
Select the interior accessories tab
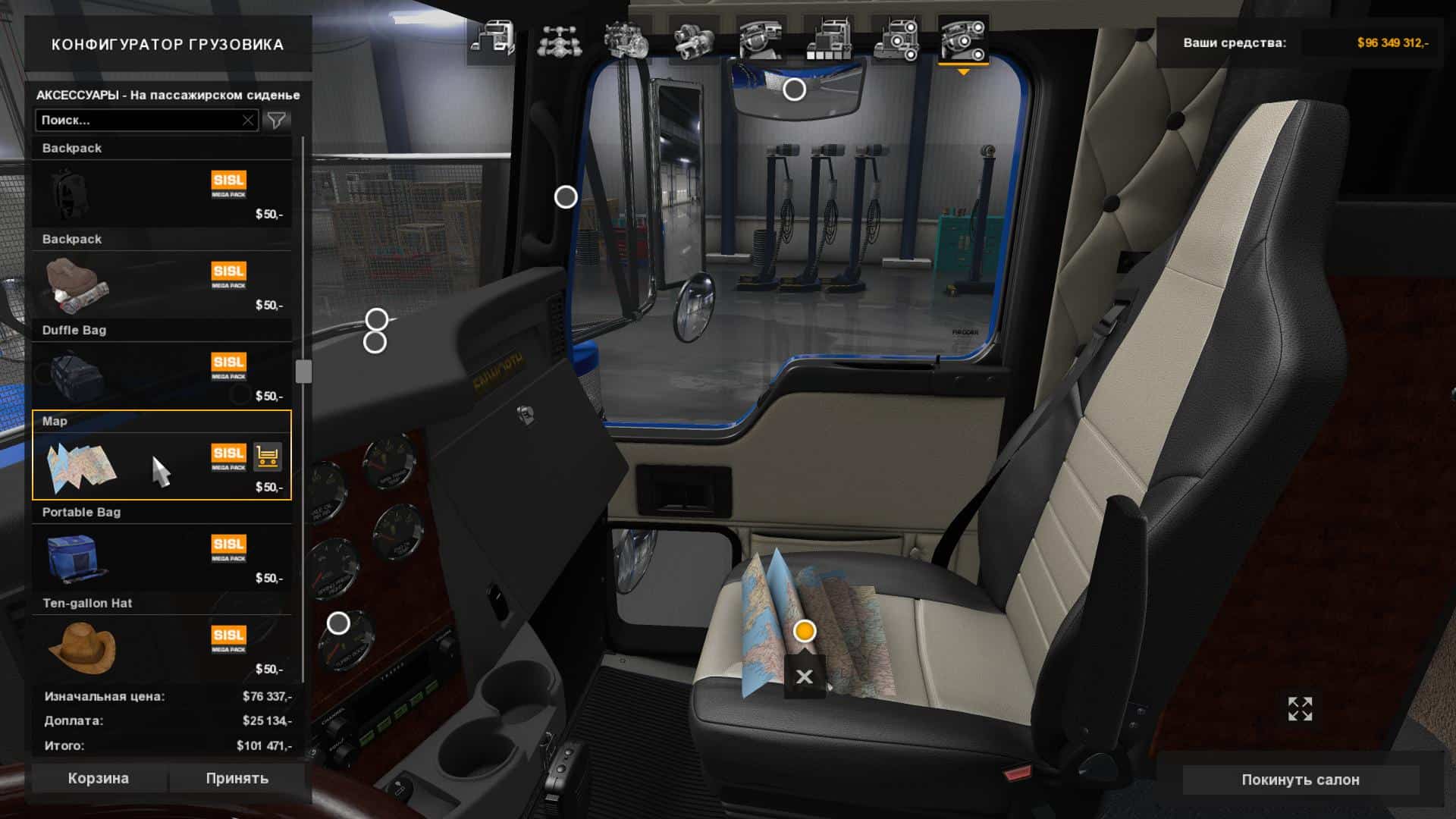(963, 40)
